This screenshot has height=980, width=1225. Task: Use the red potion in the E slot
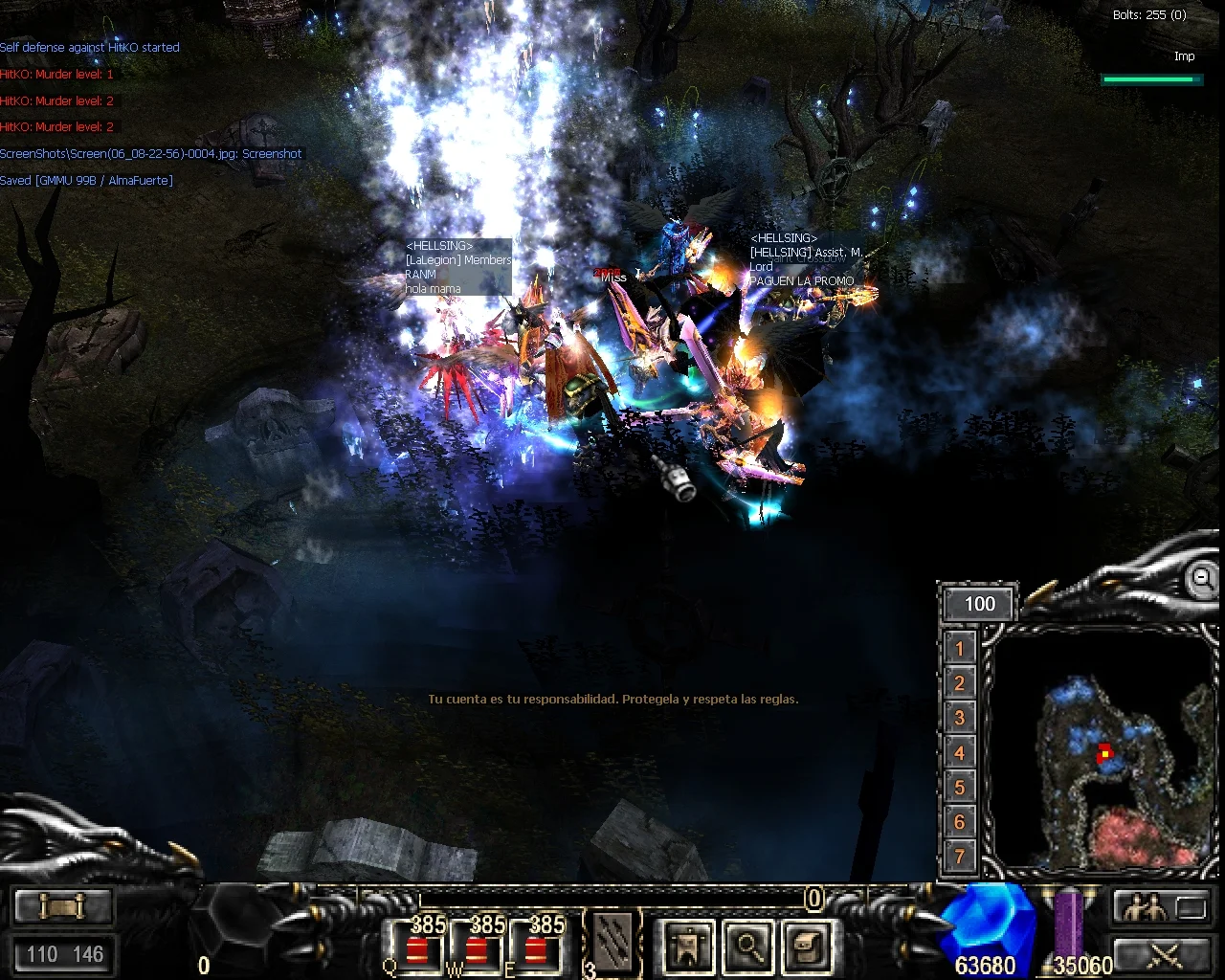click(x=535, y=946)
